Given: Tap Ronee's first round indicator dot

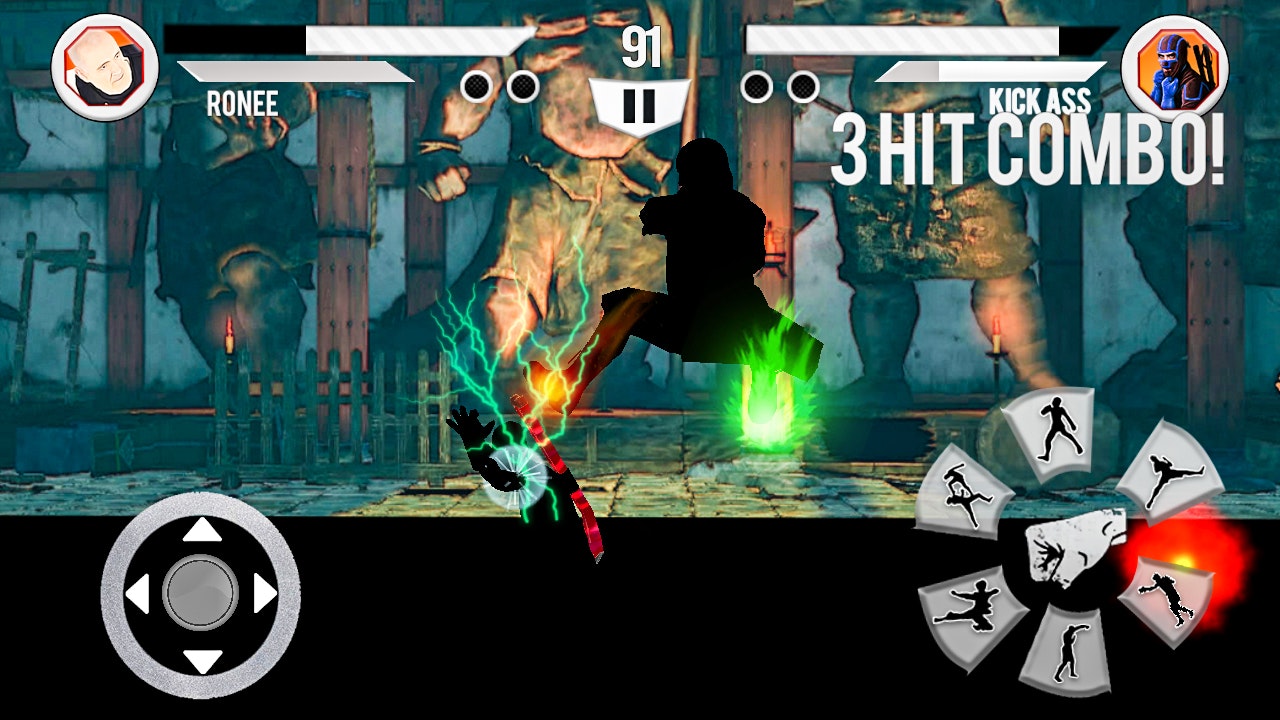Looking at the screenshot, I should tap(477, 85).
